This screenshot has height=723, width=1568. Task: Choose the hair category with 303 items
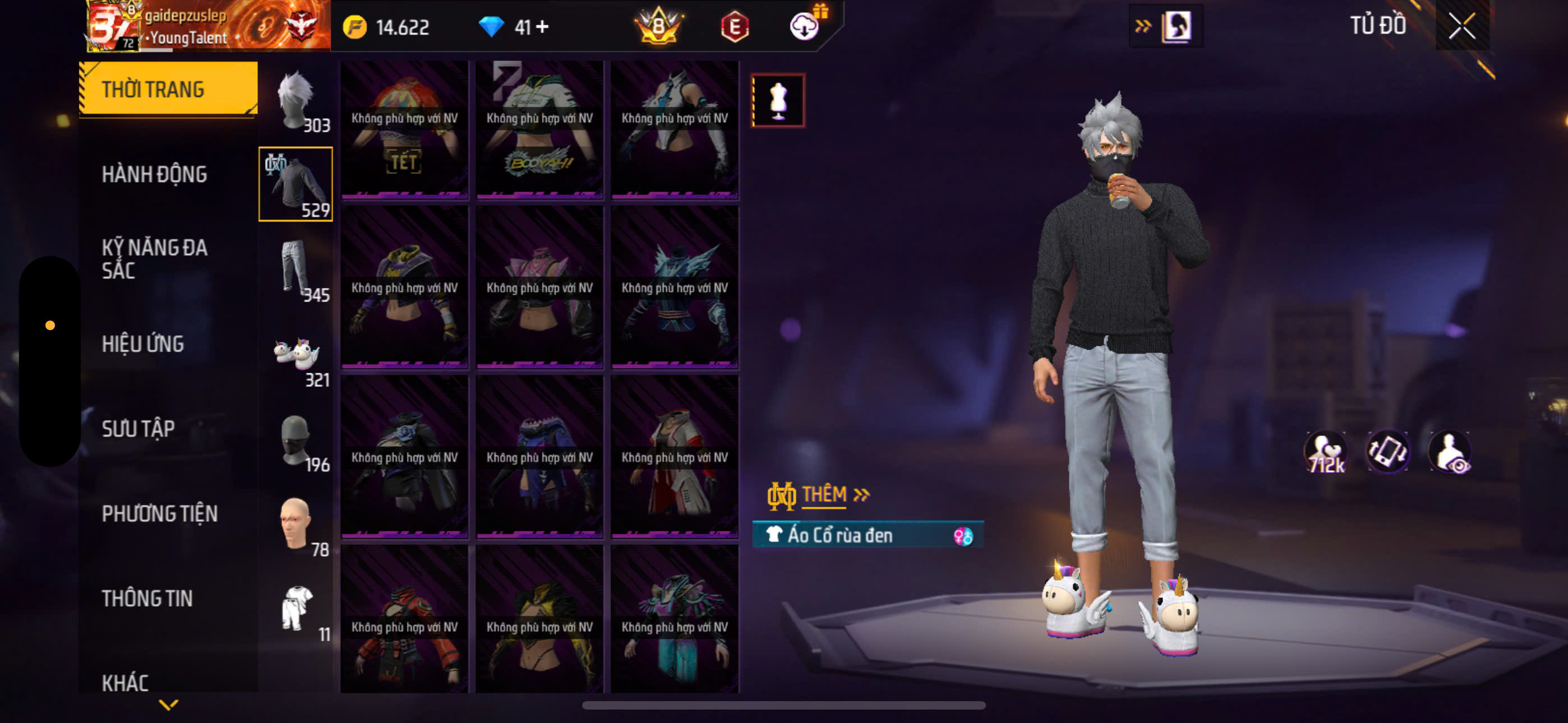click(297, 100)
